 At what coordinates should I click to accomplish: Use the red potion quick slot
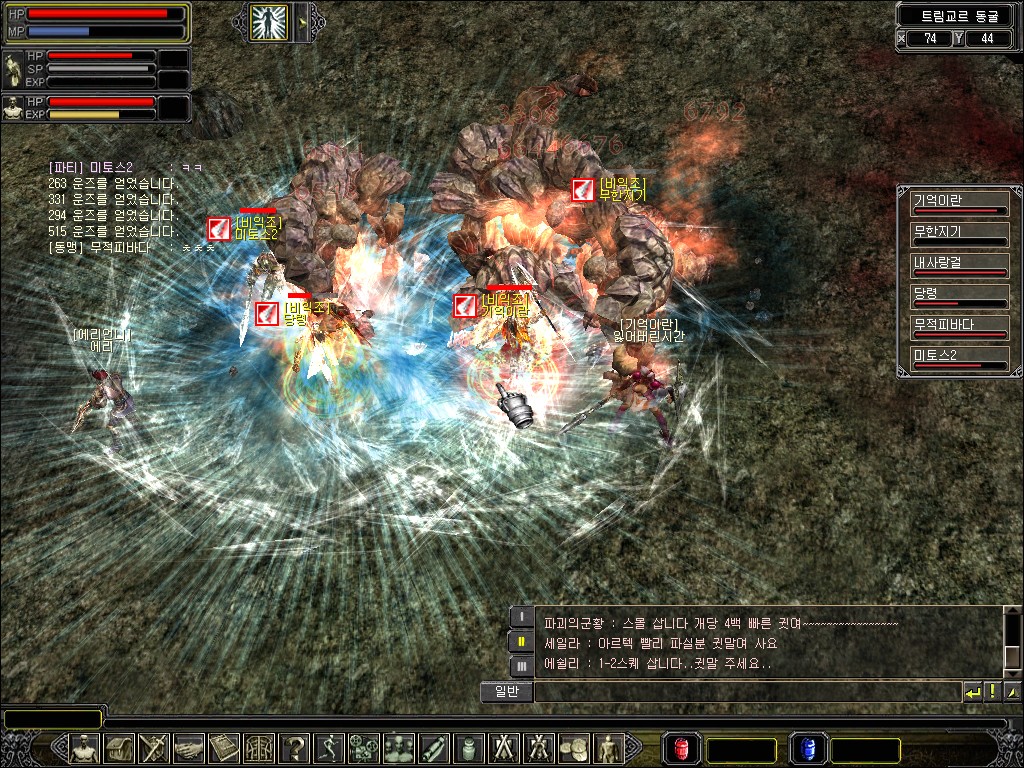682,748
